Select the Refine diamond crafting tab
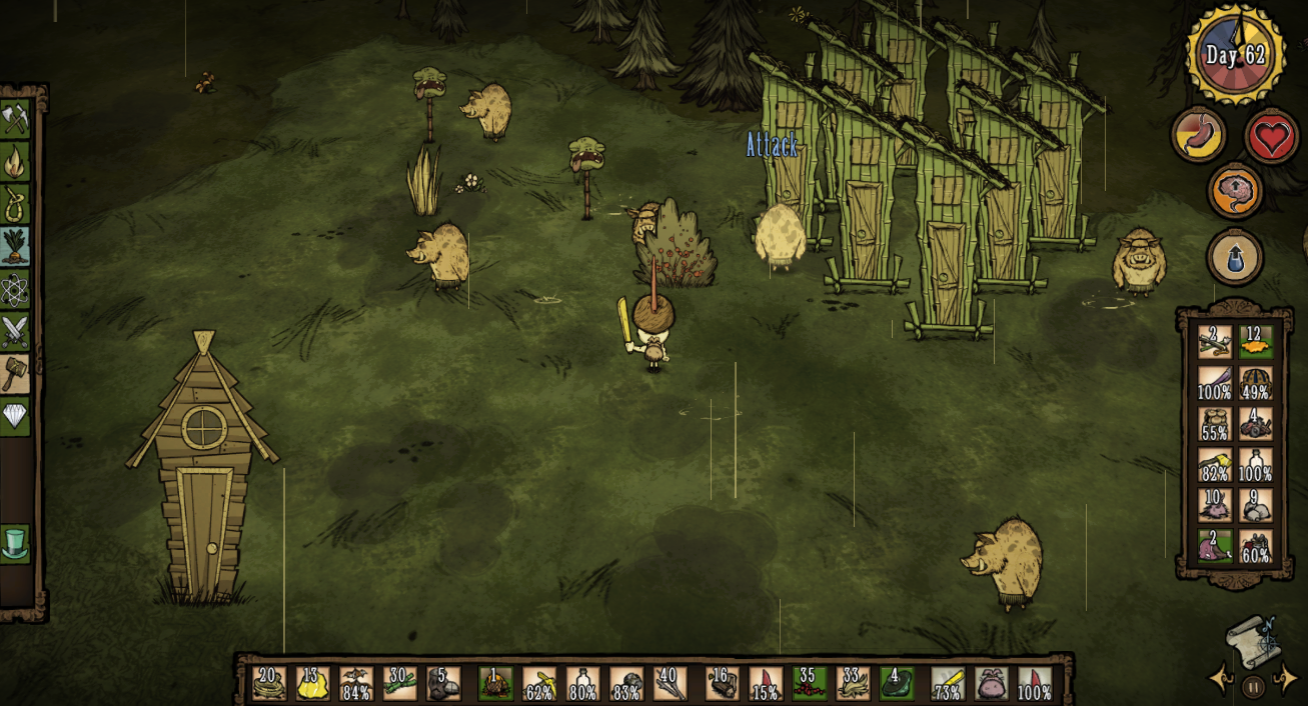Viewport: 1308px width, 706px height. tap(15, 415)
